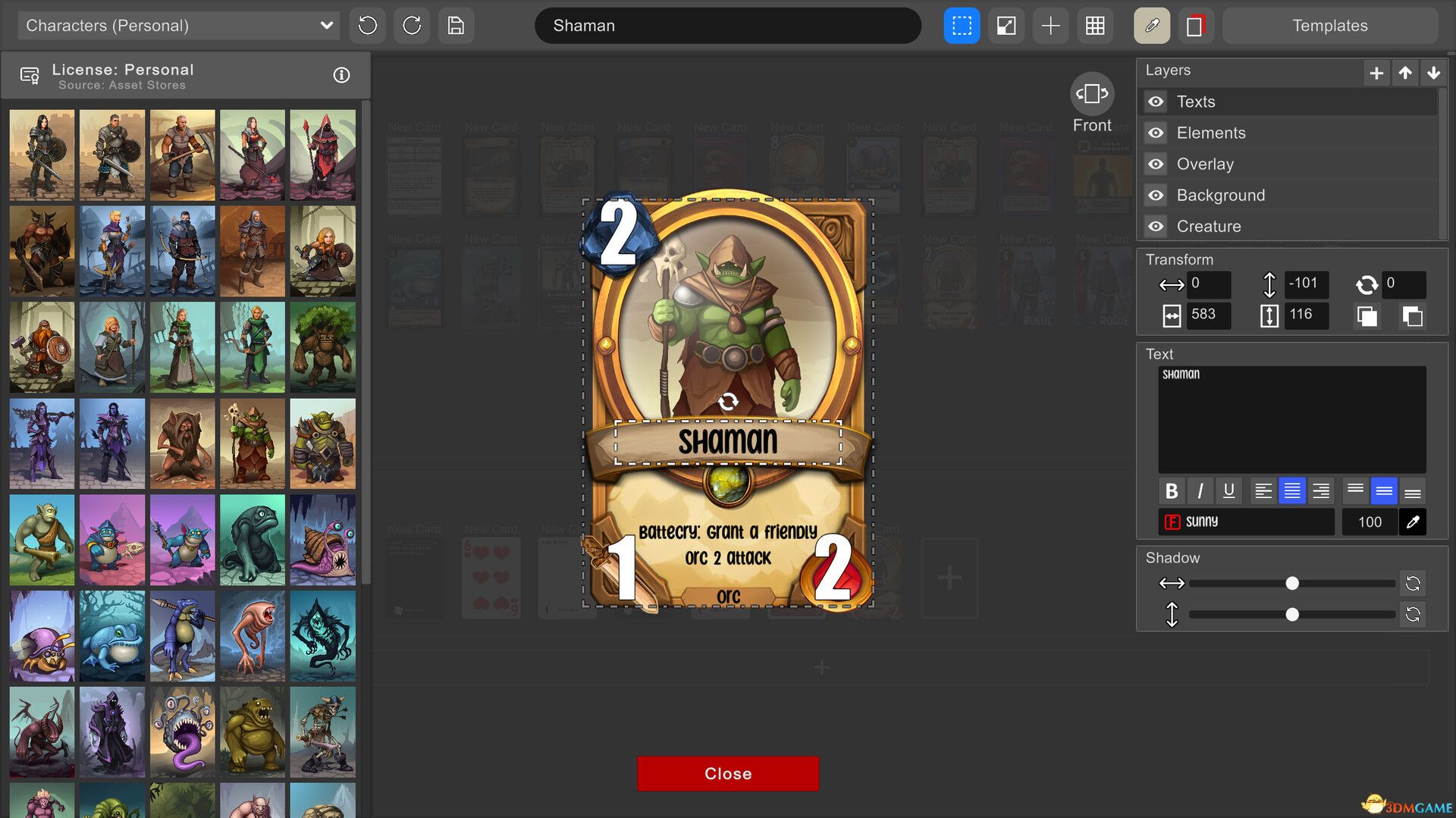Undo the last change
This screenshot has width=1456, height=818.
(x=367, y=25)
